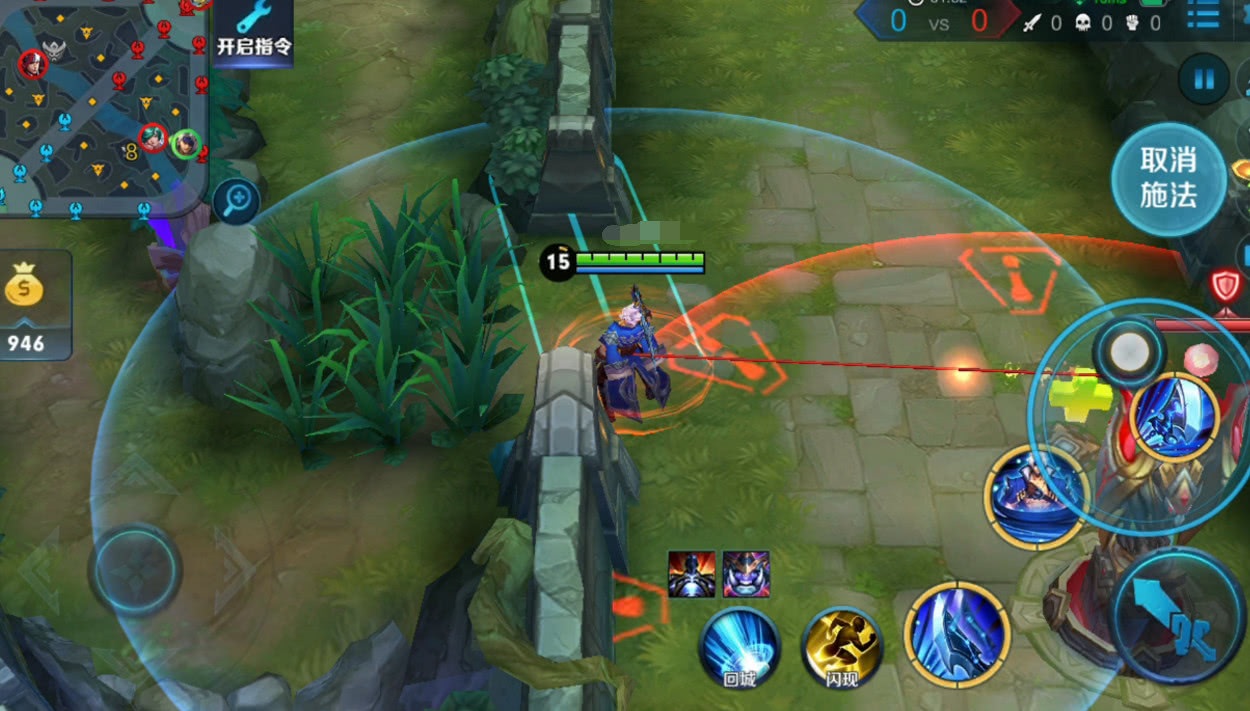Open the minimap
1250x711 pixels.
[100, 100]
